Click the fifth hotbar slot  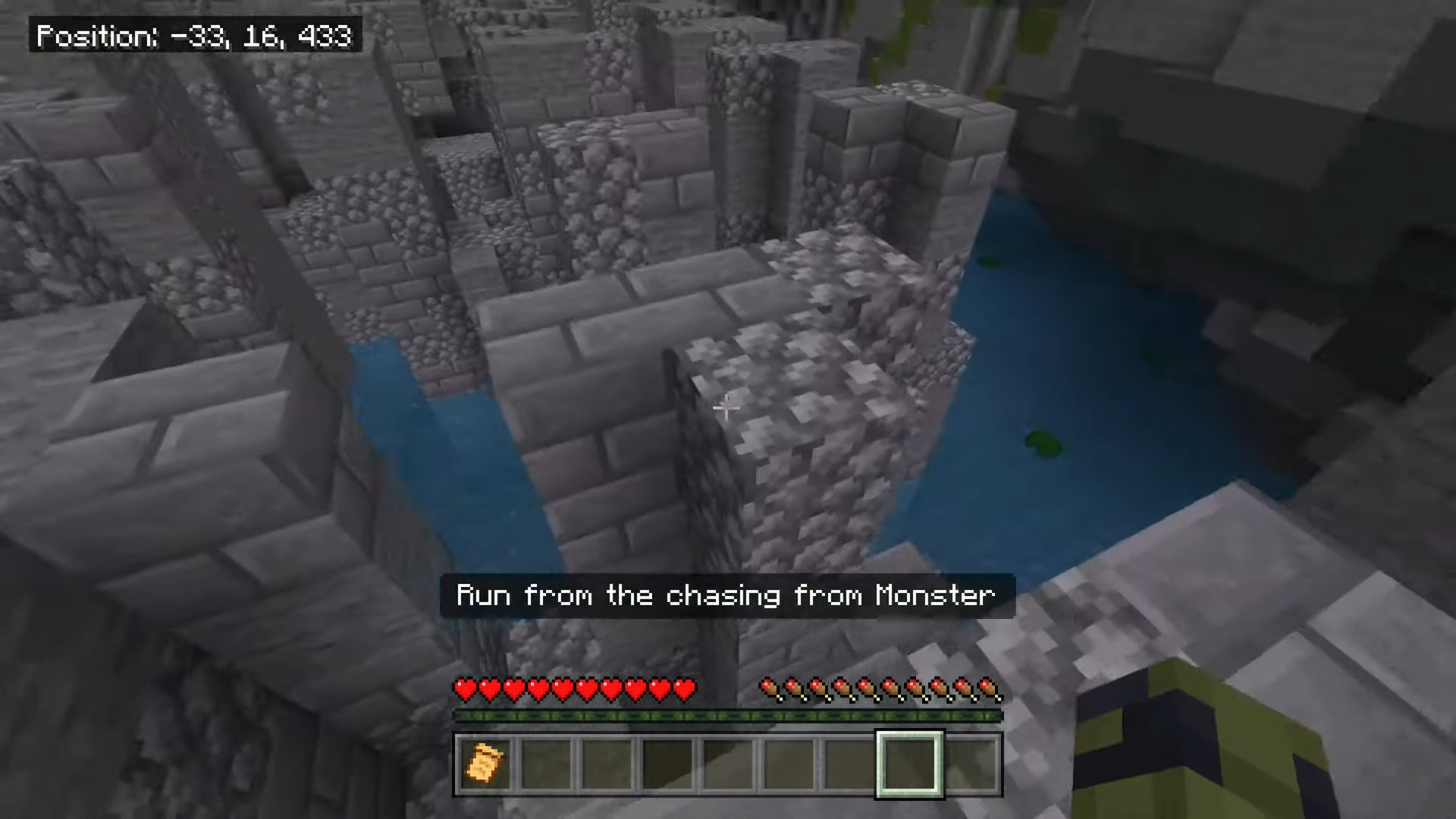tap(730, 764)
